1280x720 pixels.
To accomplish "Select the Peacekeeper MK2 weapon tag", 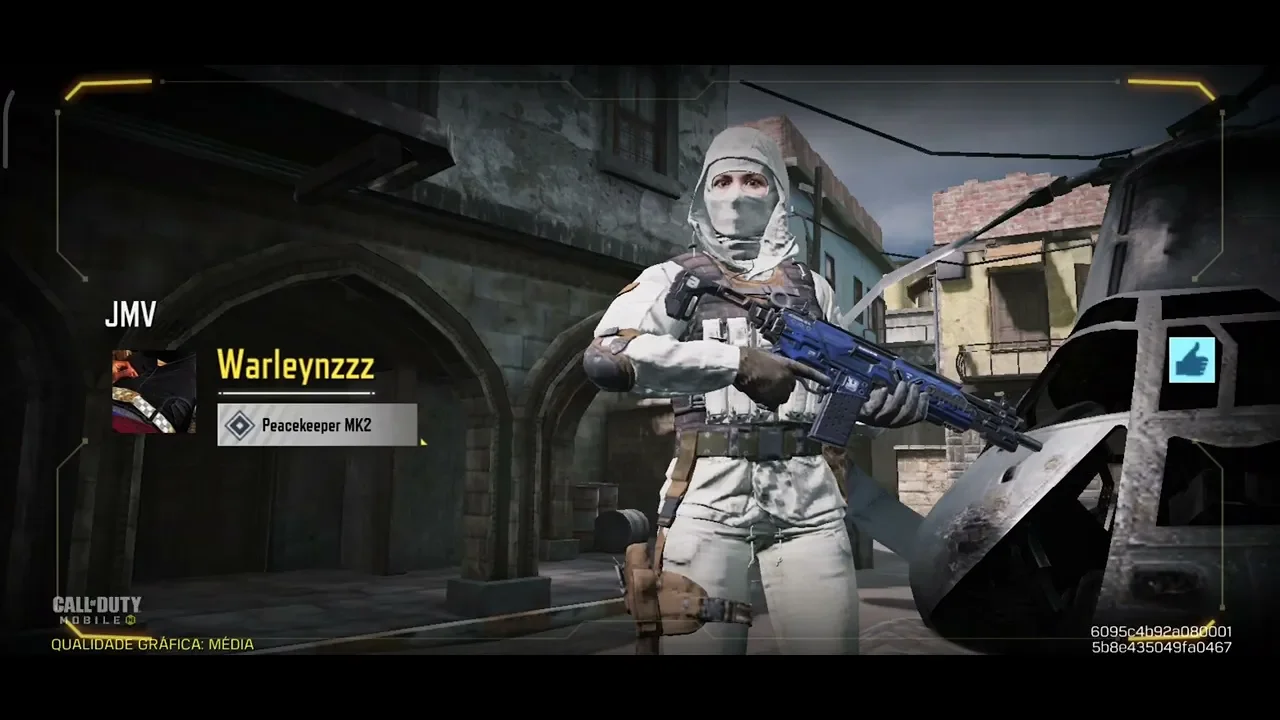I will (317, 425).
